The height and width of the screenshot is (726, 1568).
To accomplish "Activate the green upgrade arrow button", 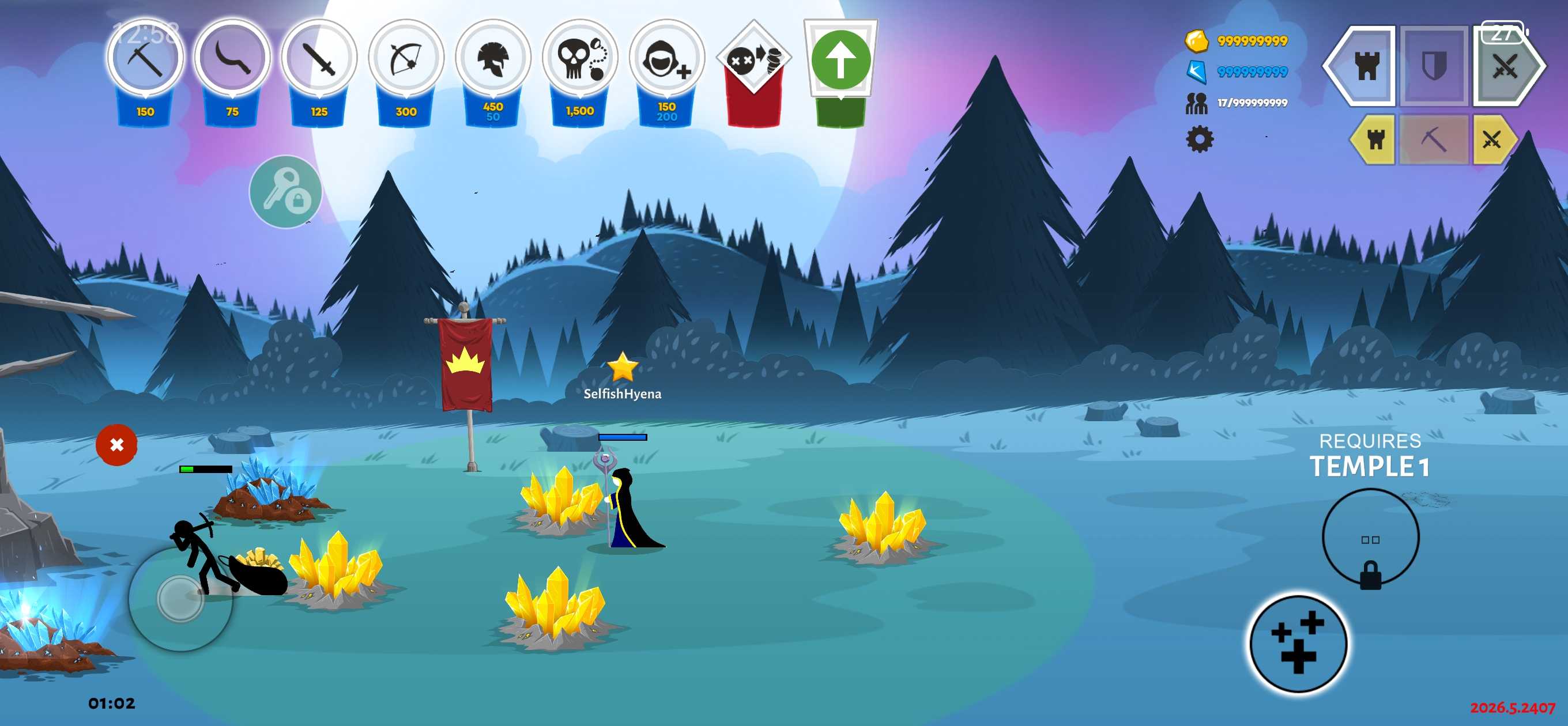I will [840, 61].
